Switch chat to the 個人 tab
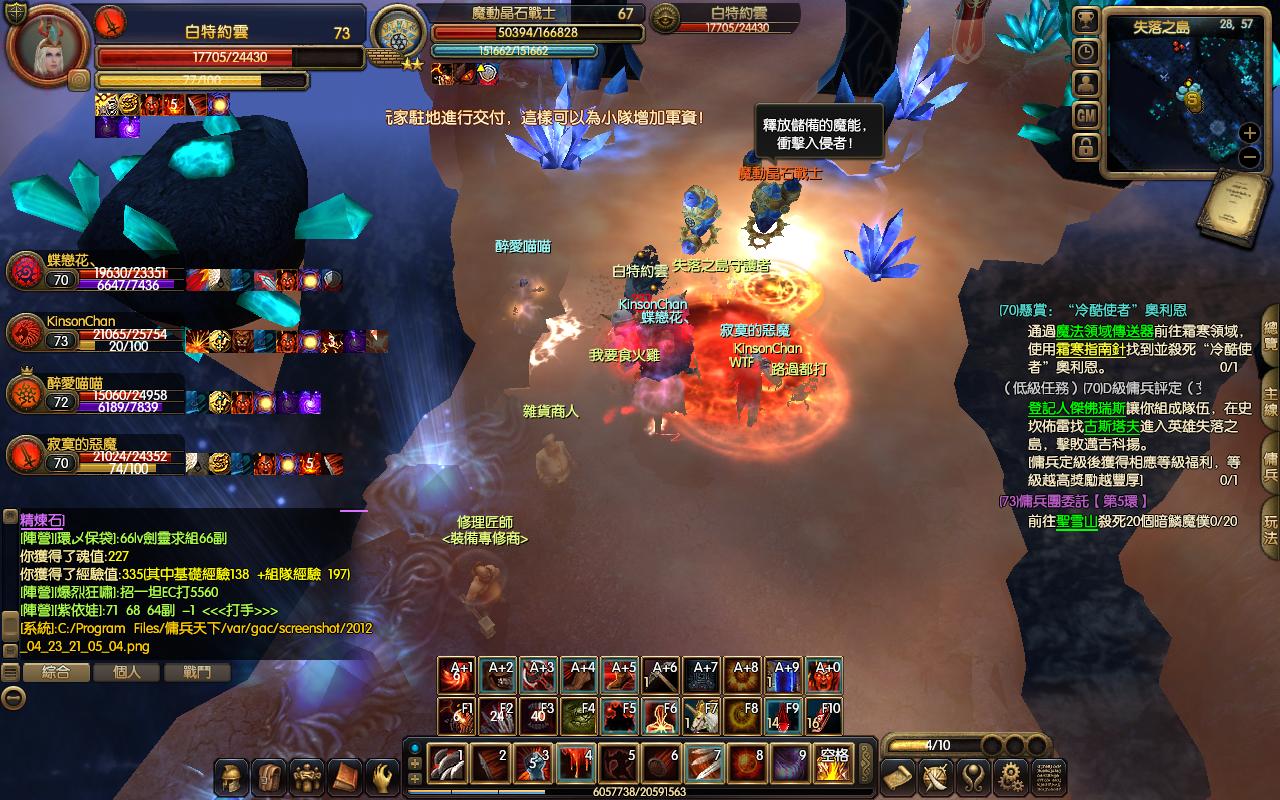Viewport: 1280px width, 800px height. [127, 672]
